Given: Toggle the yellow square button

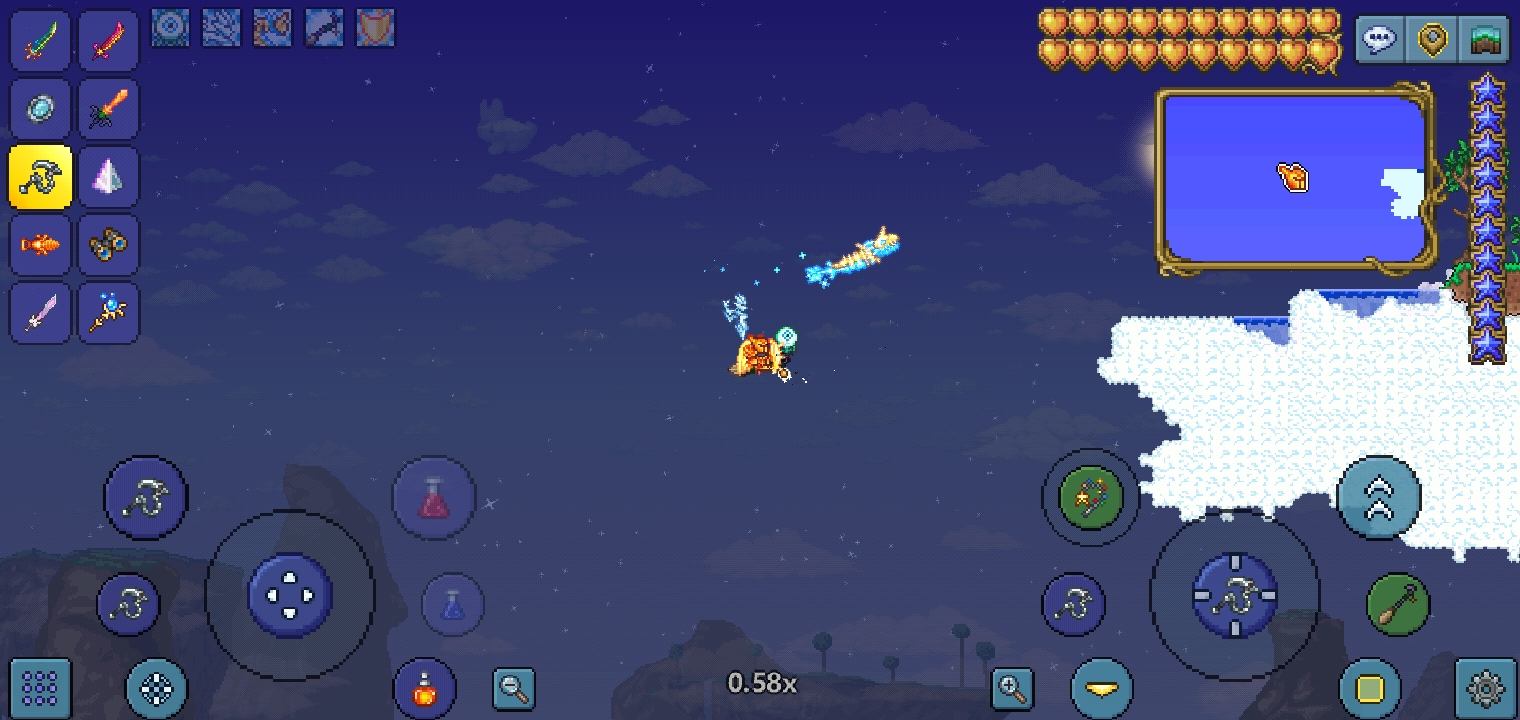Looking at the screenshot, I should (x=1370, y=688).
